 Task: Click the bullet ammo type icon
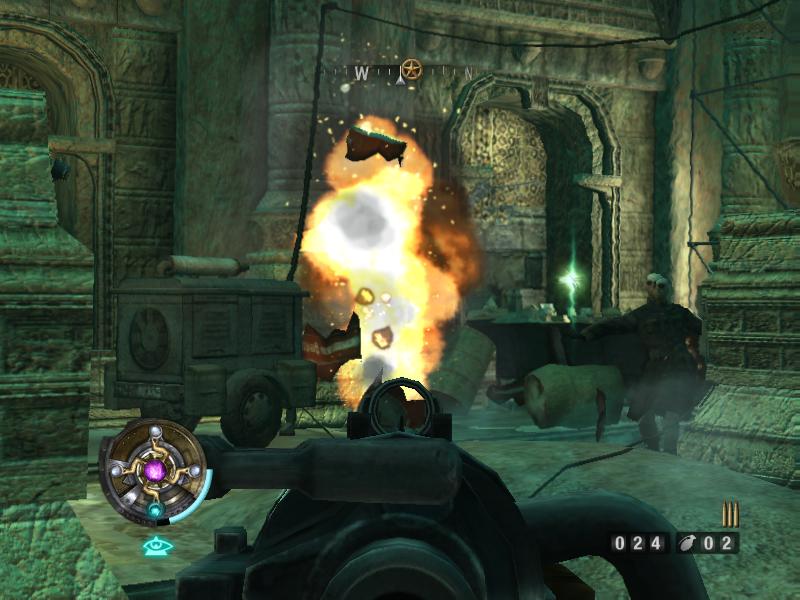[730, 514]
